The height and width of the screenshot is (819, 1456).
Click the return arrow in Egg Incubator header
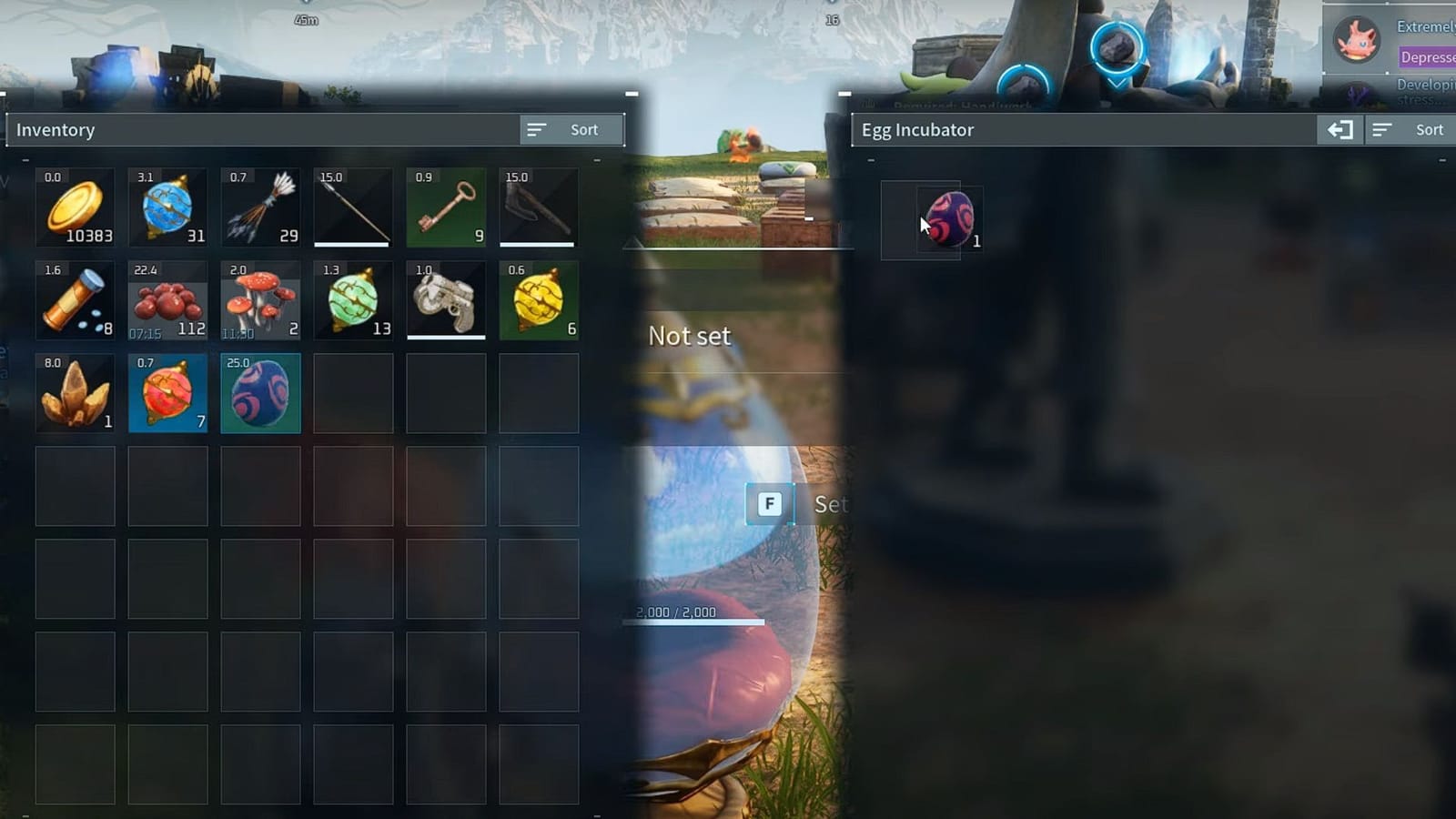point(1339,129)
